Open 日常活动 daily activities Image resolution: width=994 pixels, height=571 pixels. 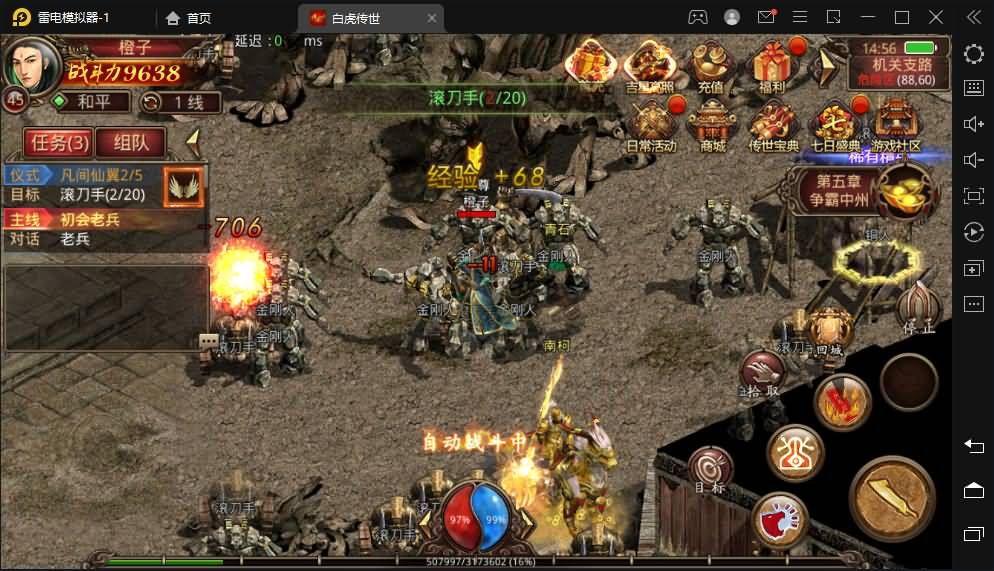pyautogui.click(x=652, y=125)
